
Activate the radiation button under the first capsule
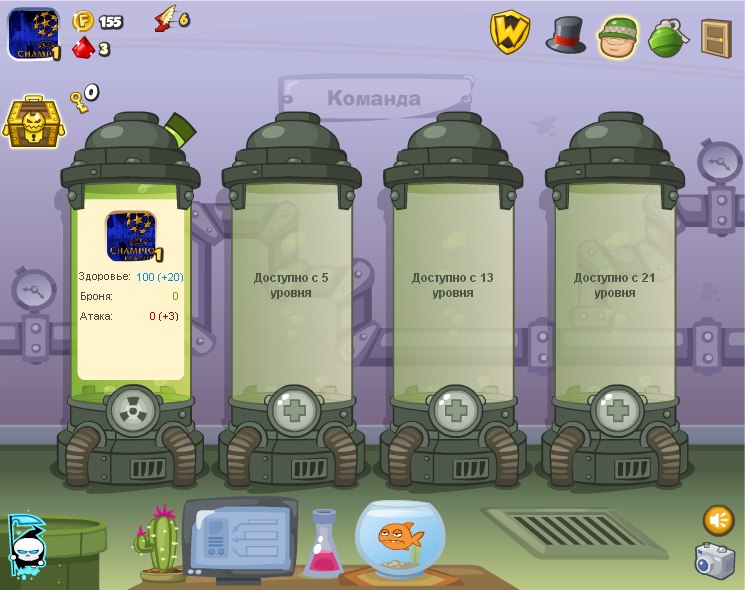131,409
